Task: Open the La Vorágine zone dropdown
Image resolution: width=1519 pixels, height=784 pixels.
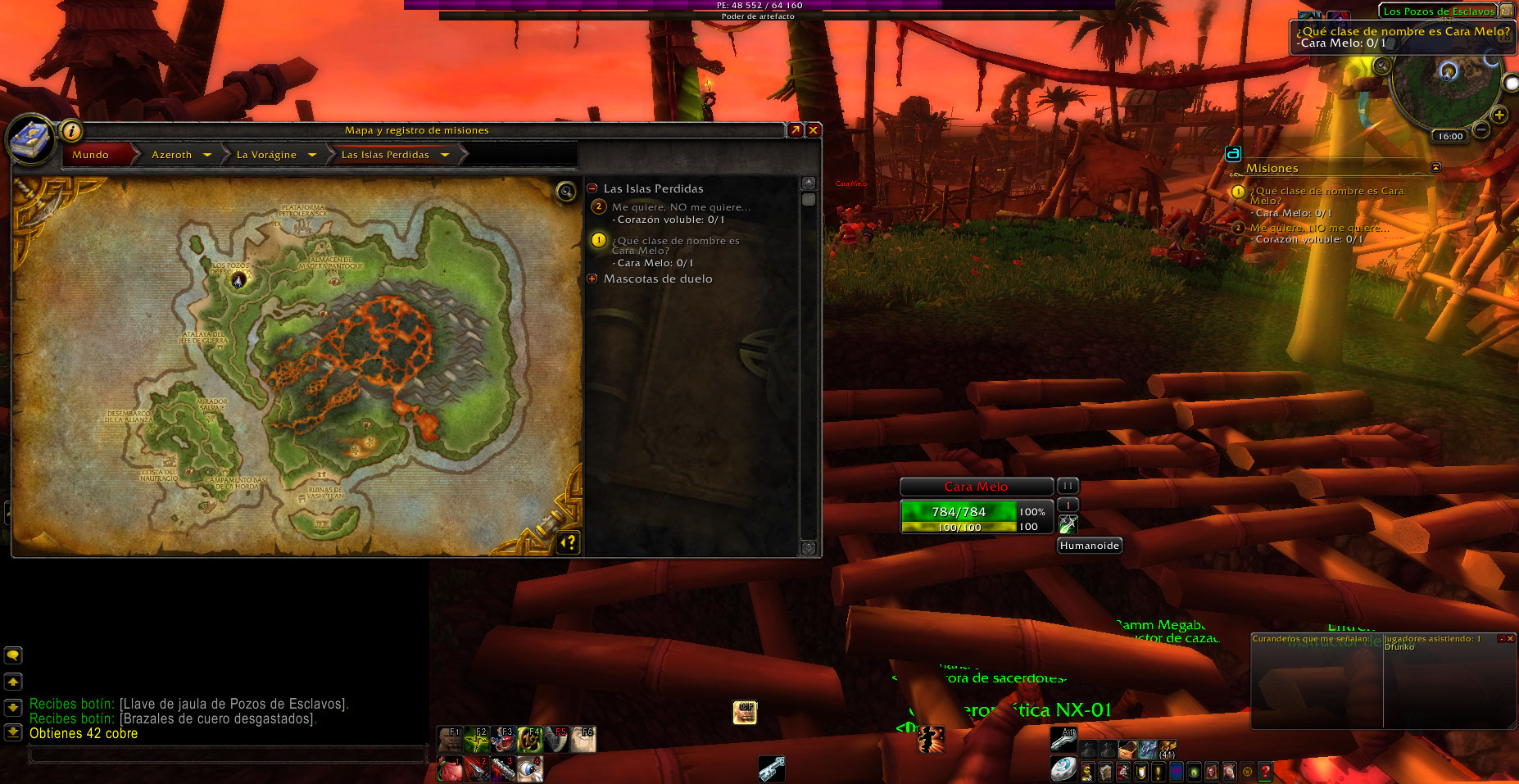Action: (312, 155)
